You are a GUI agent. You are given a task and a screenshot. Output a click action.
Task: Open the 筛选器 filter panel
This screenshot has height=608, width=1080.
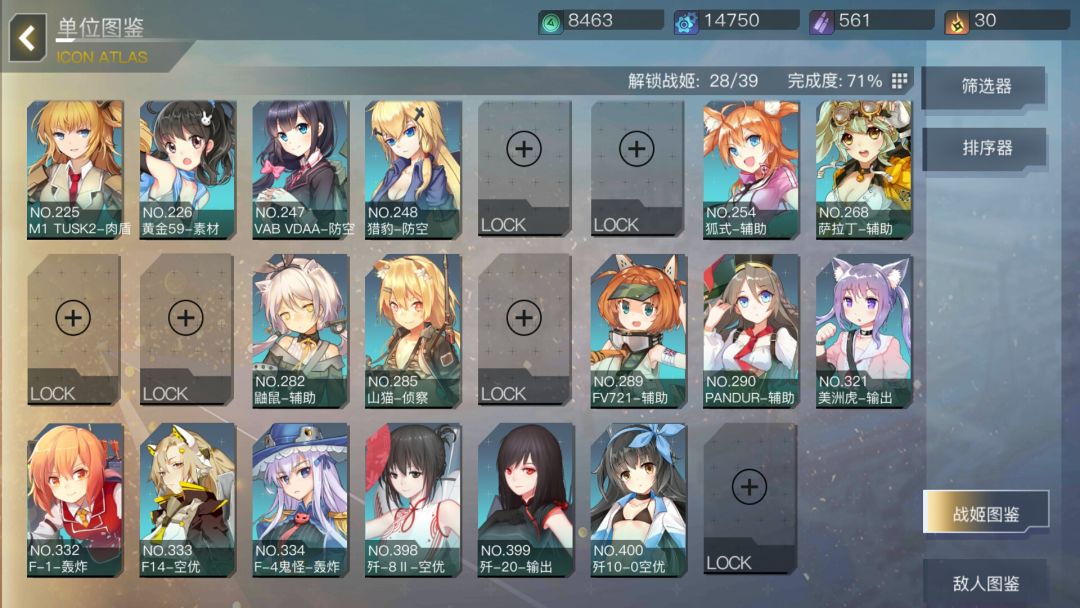pos(985,87)
